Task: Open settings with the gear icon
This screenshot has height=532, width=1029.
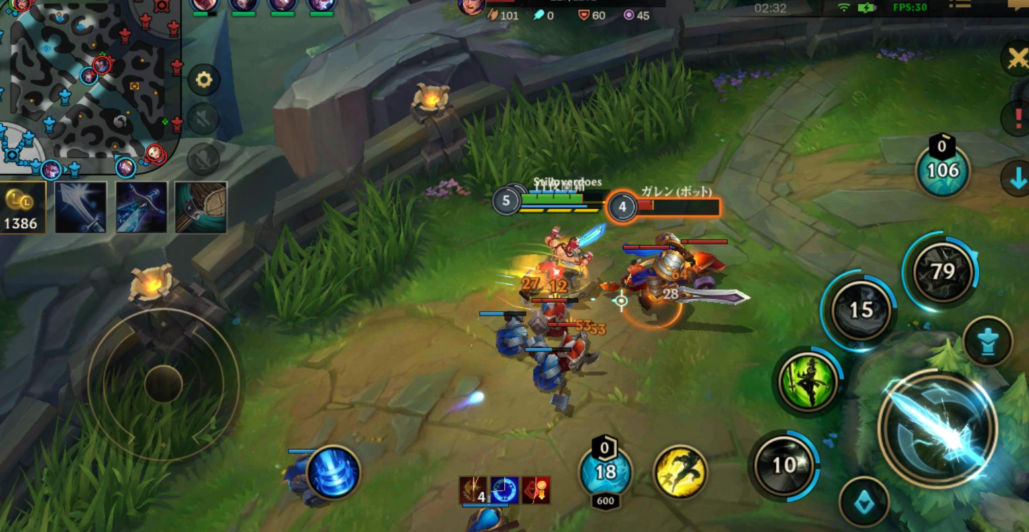Action: click(204, 79)
